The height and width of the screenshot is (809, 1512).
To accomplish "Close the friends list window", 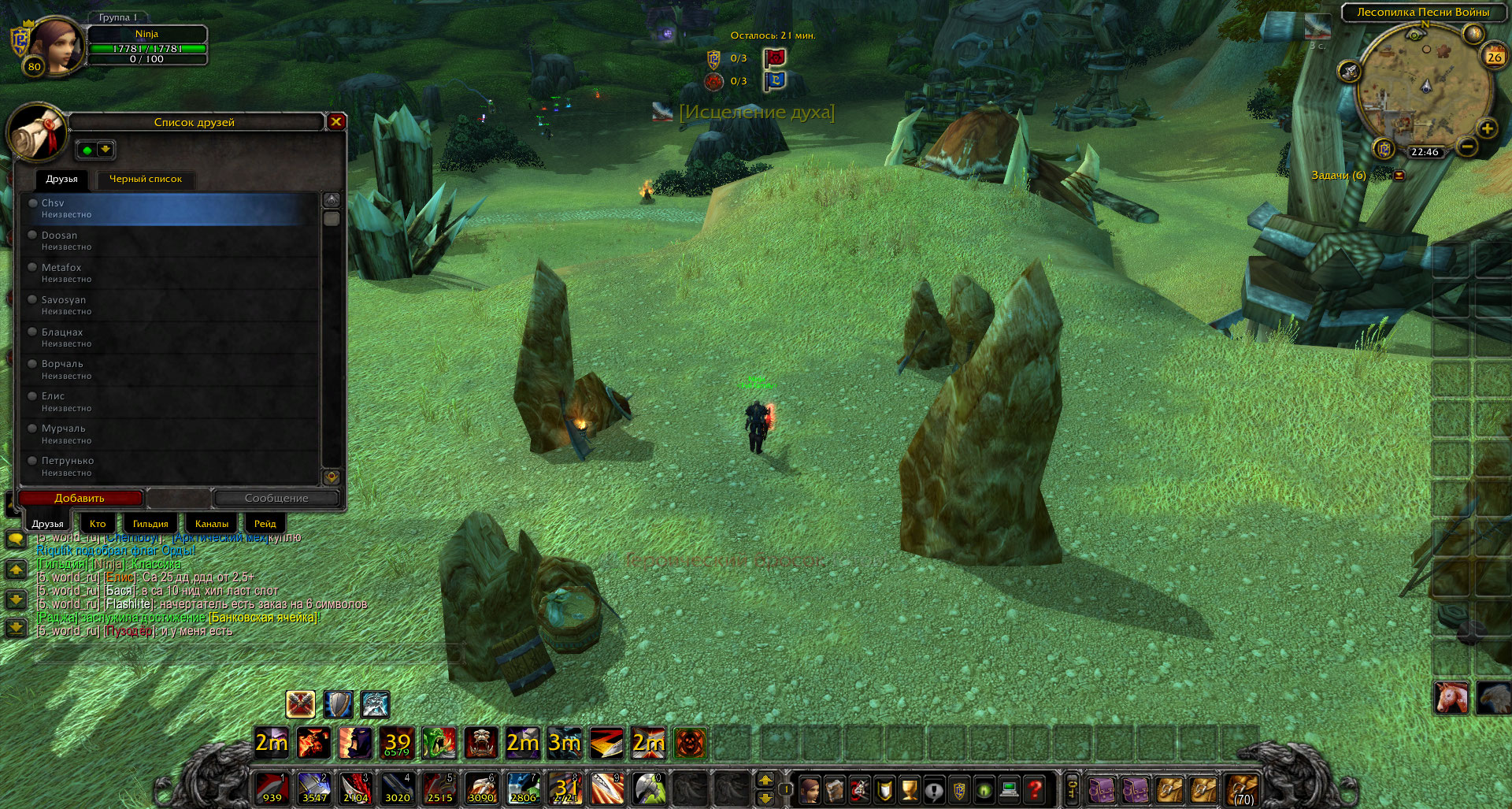I will coord(336,121).
